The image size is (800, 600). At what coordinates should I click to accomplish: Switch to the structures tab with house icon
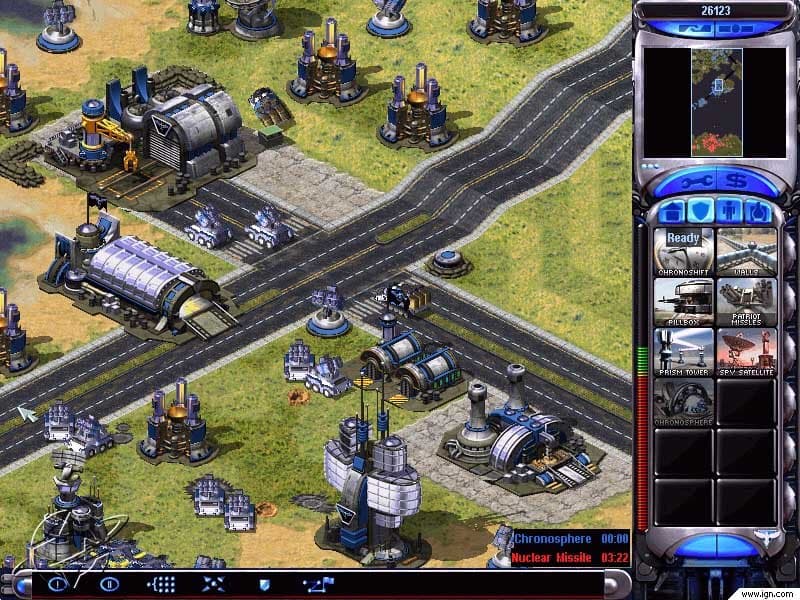pyautogui.click(x=671, y=211)
